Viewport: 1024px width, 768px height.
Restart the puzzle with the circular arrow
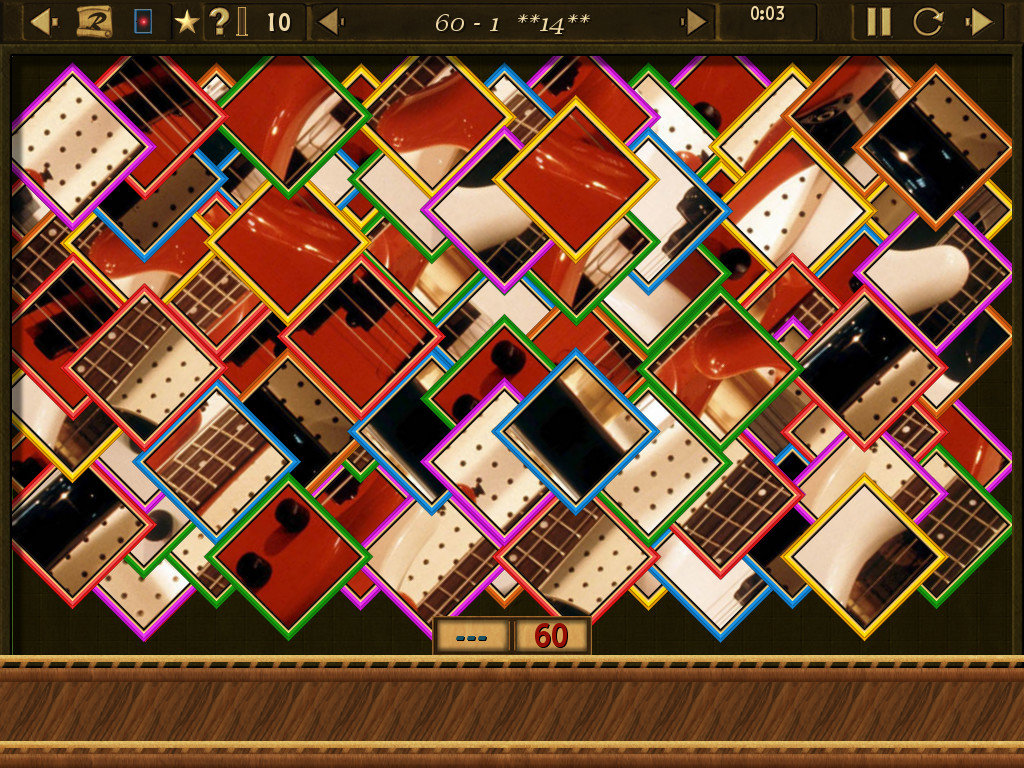coord(927,21)
